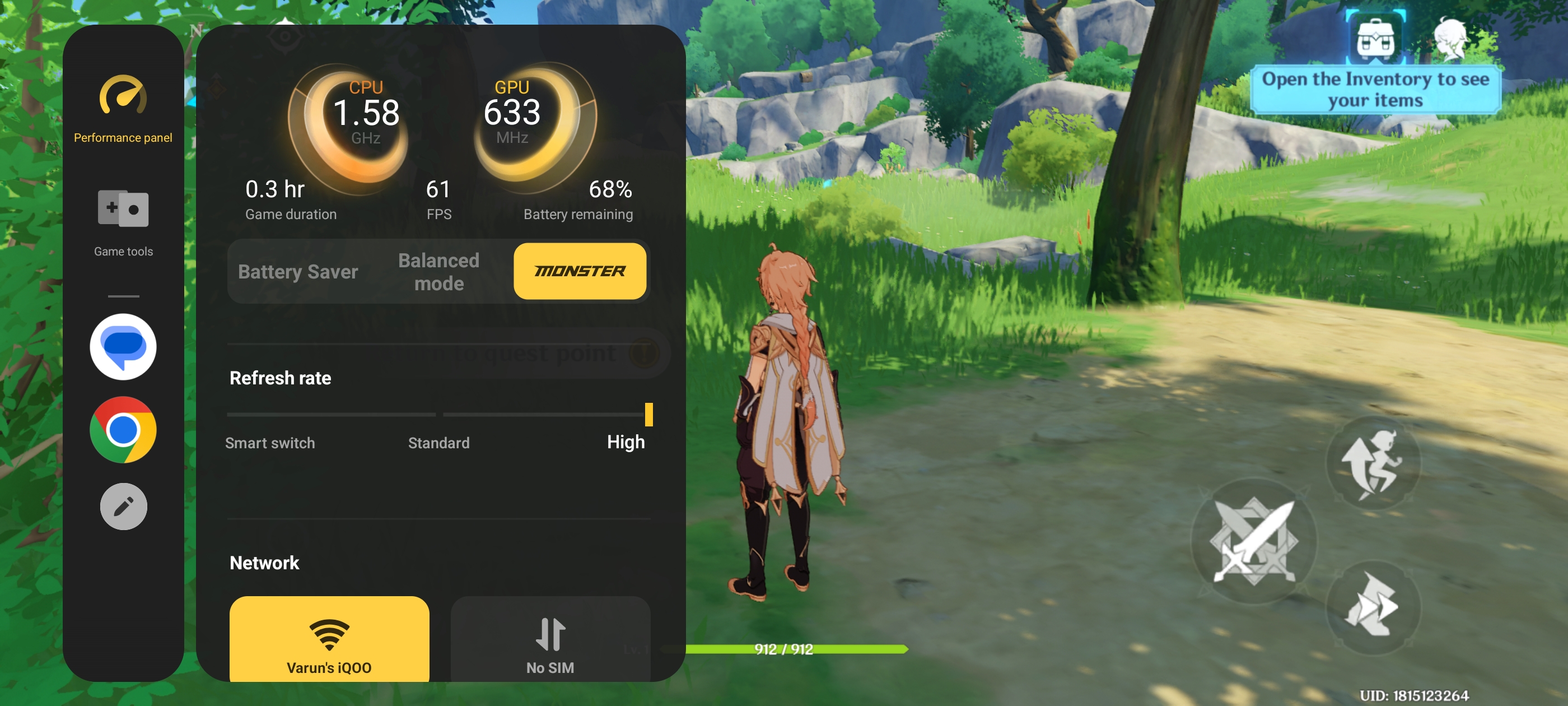Toggle the Varun's iQOO Wi-Fi tile
This screenshot has height=706, width=1568.
[x=329, y=640]
